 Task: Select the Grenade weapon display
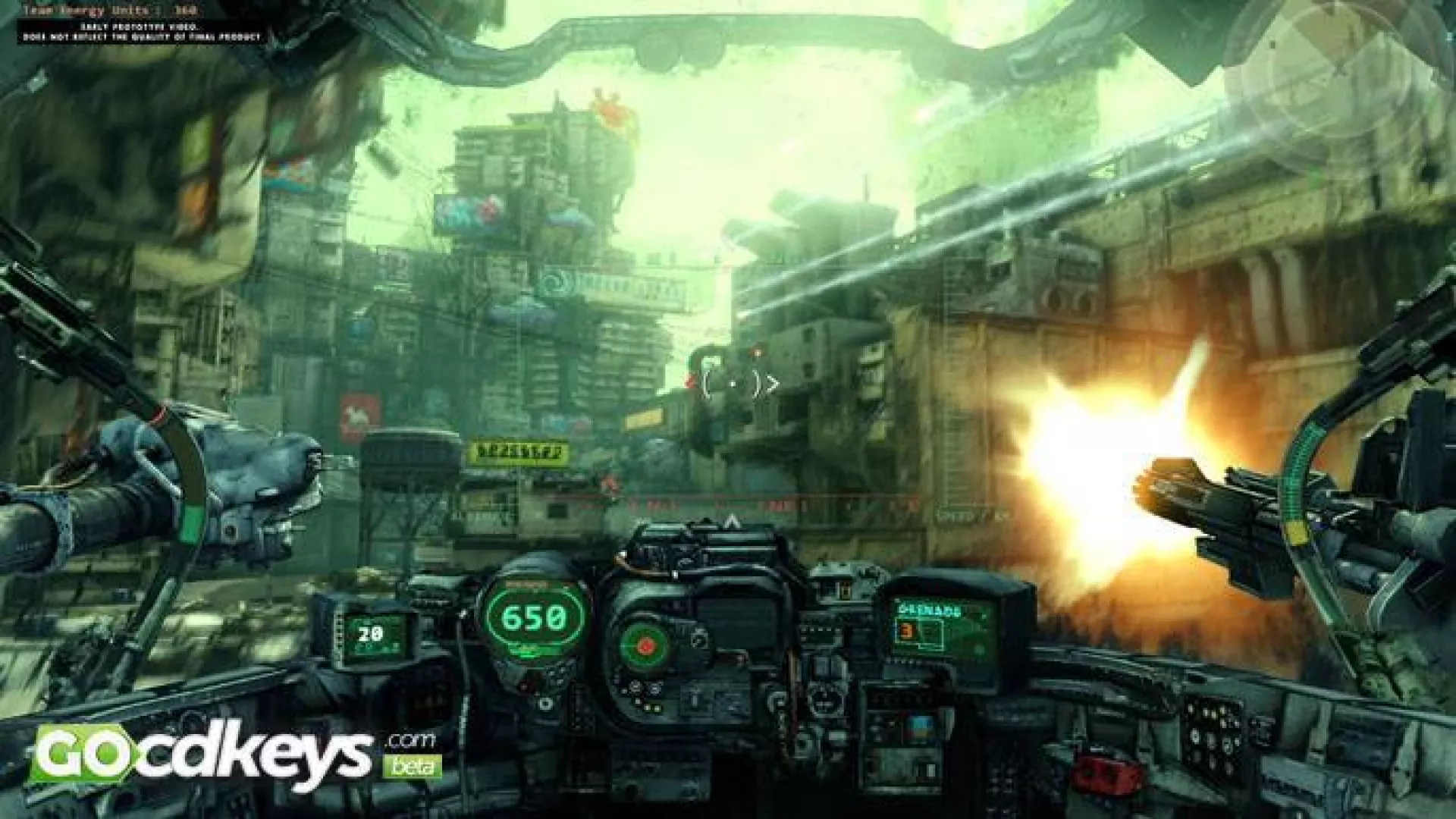(x=944, y=629)
